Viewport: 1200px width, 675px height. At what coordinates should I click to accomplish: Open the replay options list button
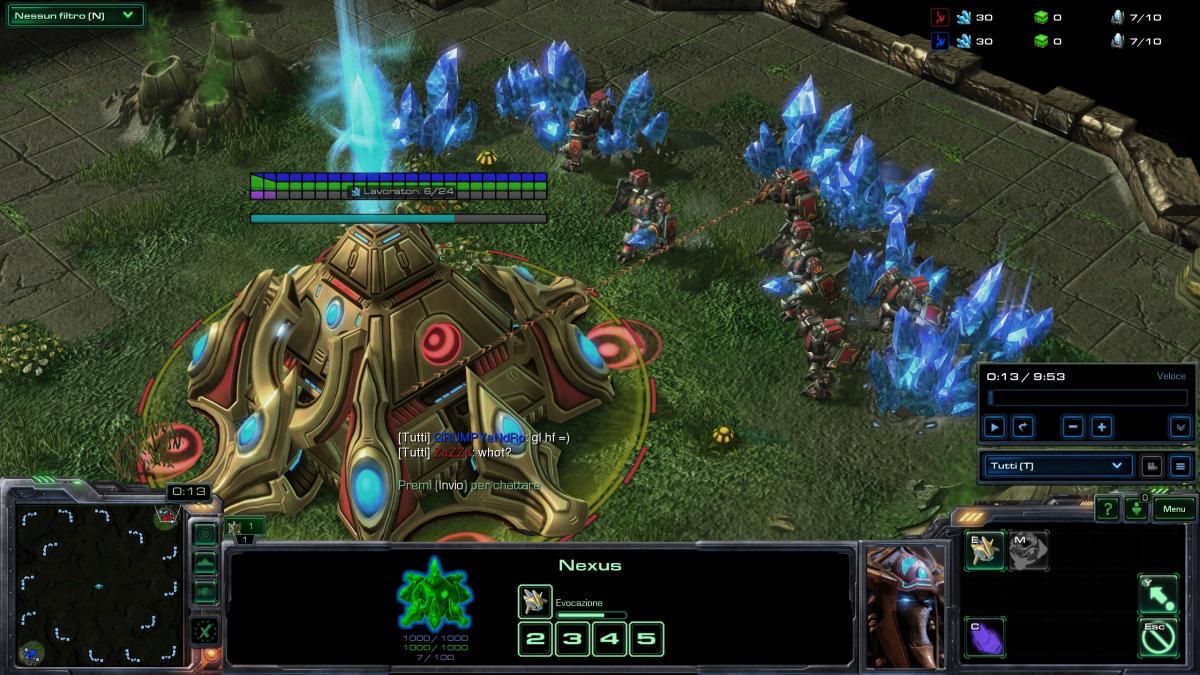tap(1180, 466)
